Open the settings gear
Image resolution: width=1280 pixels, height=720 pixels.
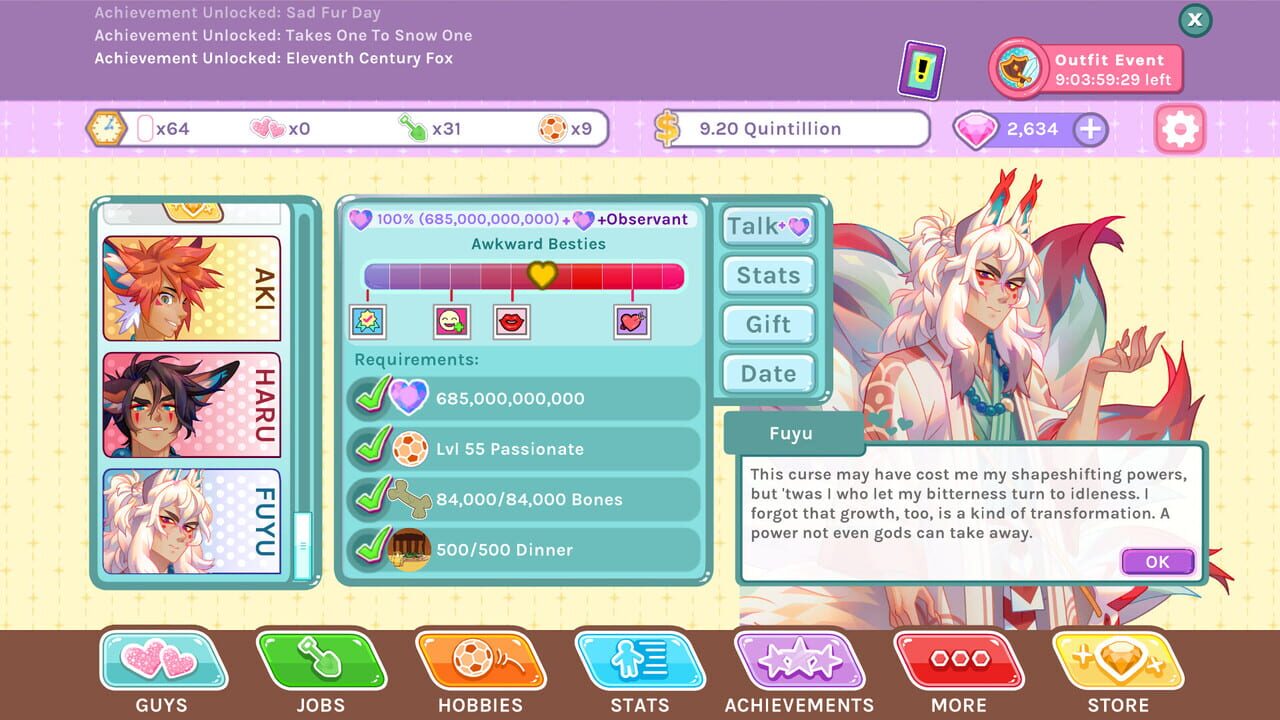(1179, 128)
